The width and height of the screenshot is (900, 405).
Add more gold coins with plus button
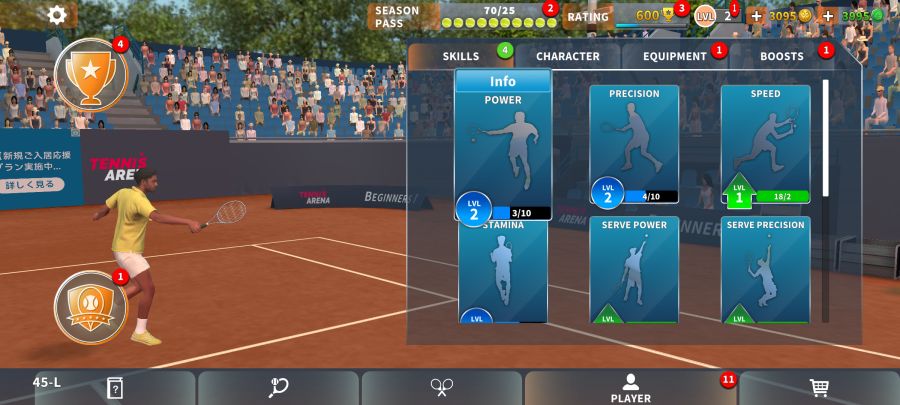pos(755,16)
